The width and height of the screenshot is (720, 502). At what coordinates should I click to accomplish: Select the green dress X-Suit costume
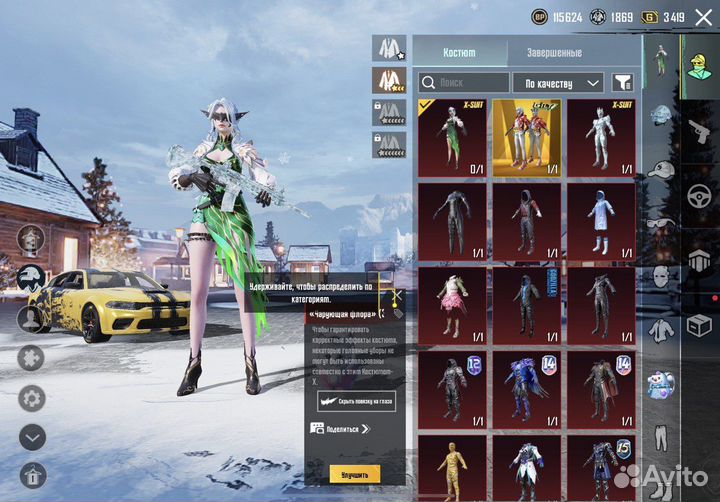tap(452, 137)
